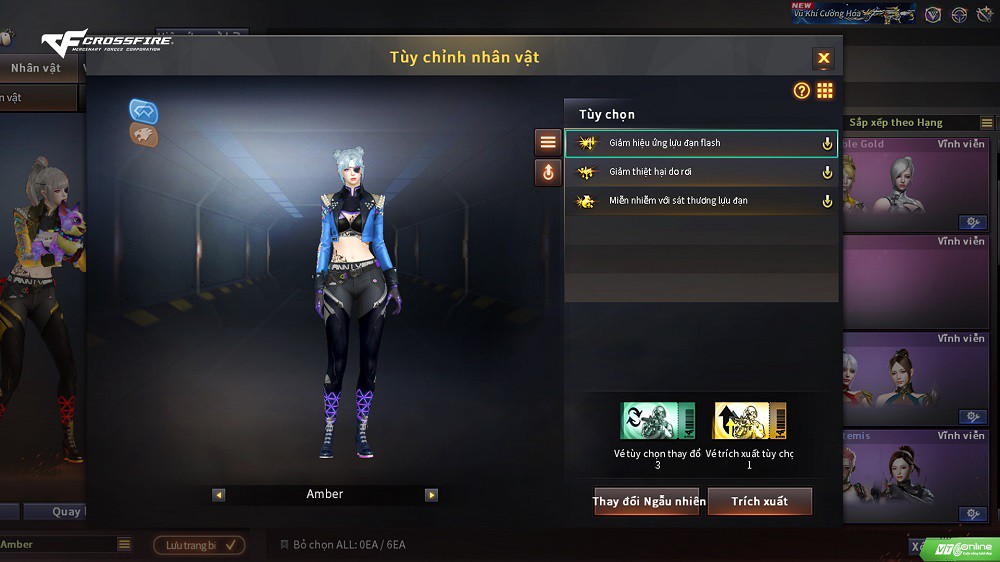The image size is (1000, 562).
Task: Click Thay đổi Ngẫu nhiên button
Action: [648, 501]
